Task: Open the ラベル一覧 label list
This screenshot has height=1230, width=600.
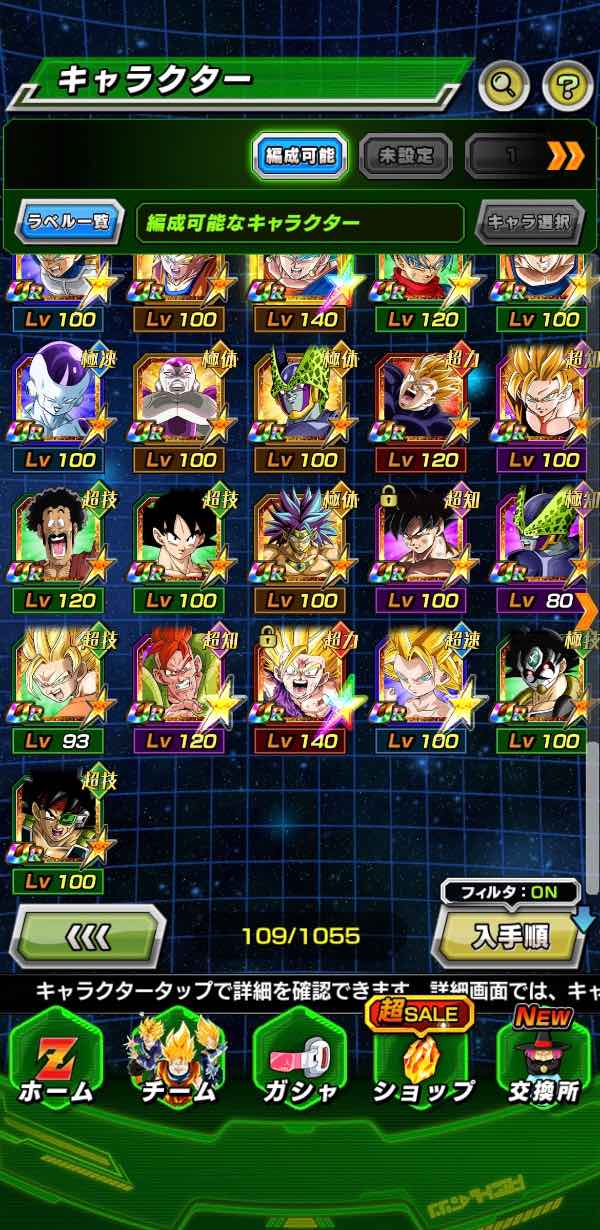Action: pos(69,222)
